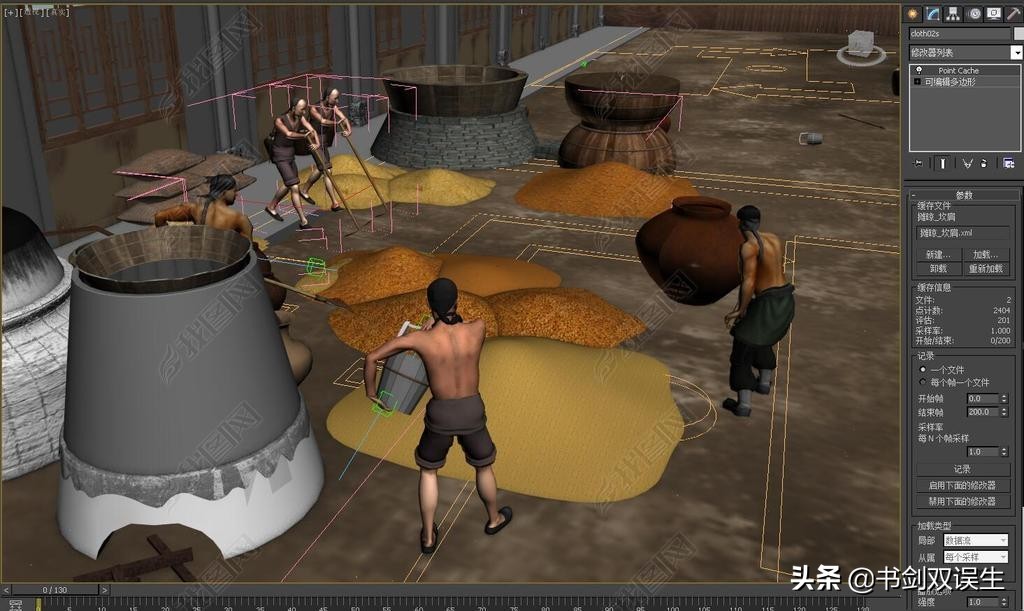This screenshot has height=611, width=1024.
Task: Click the 加载 cache button
Action: coord(986,254)
